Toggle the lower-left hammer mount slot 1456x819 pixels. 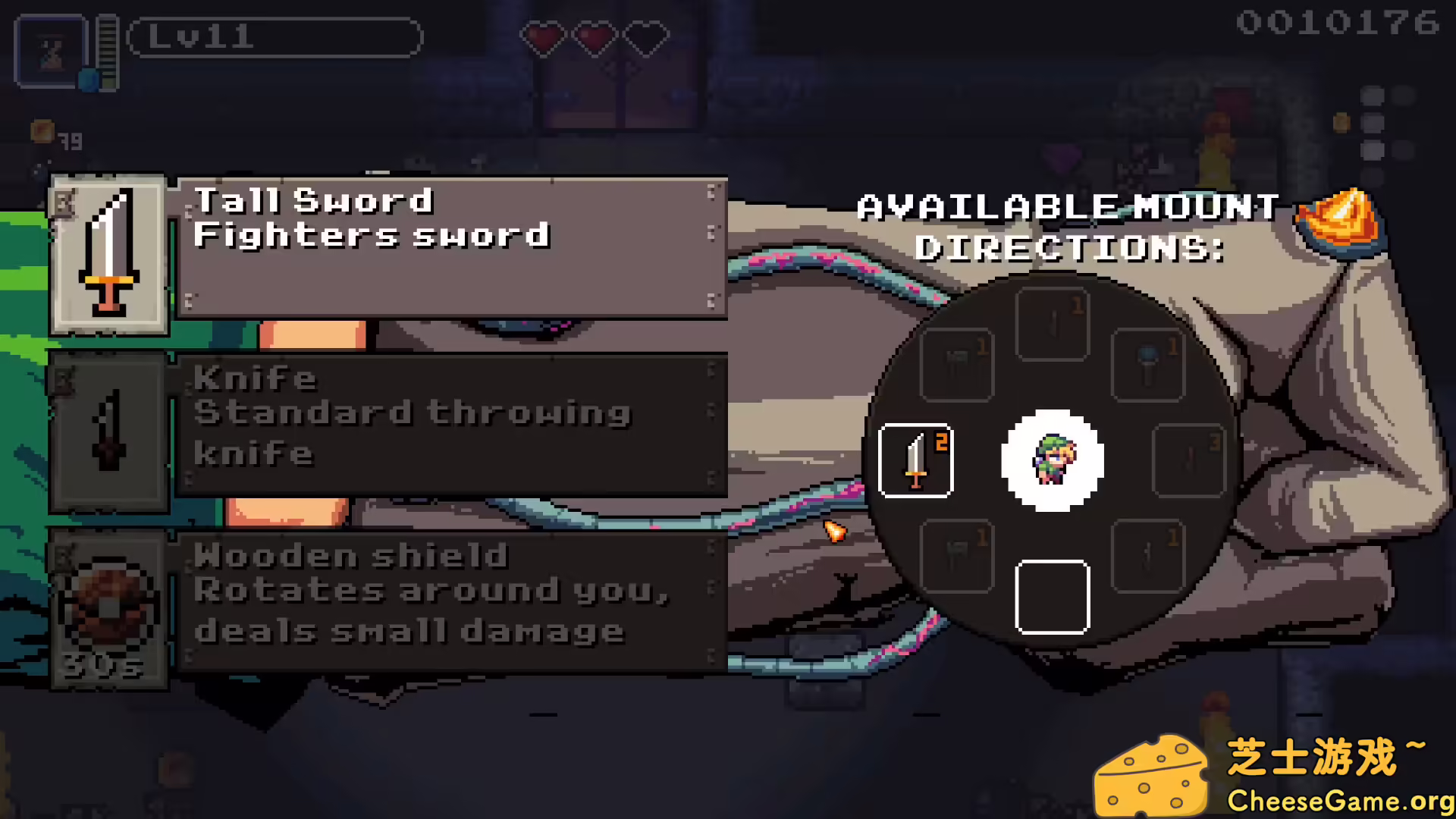click(x=956, y=557)
